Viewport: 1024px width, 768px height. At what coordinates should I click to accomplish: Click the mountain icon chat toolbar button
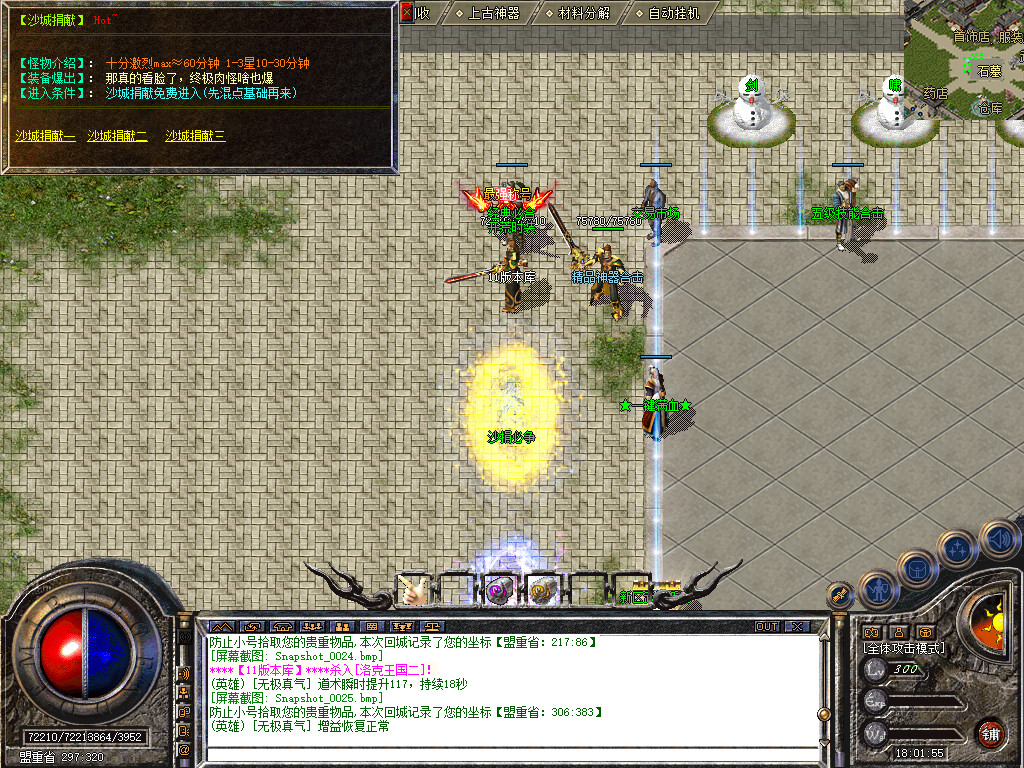point(218,627)
